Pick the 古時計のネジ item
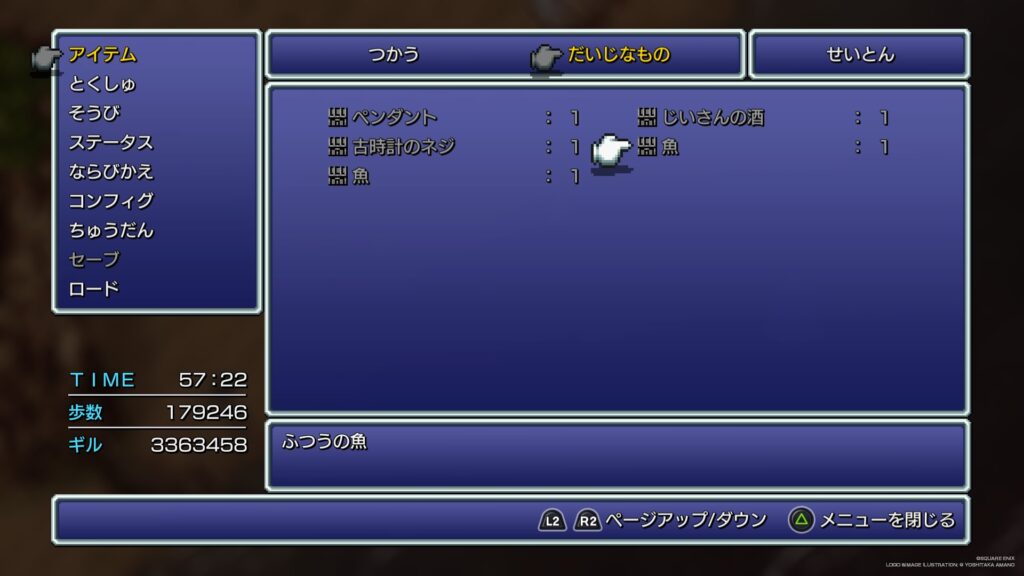 coord(403,147)
